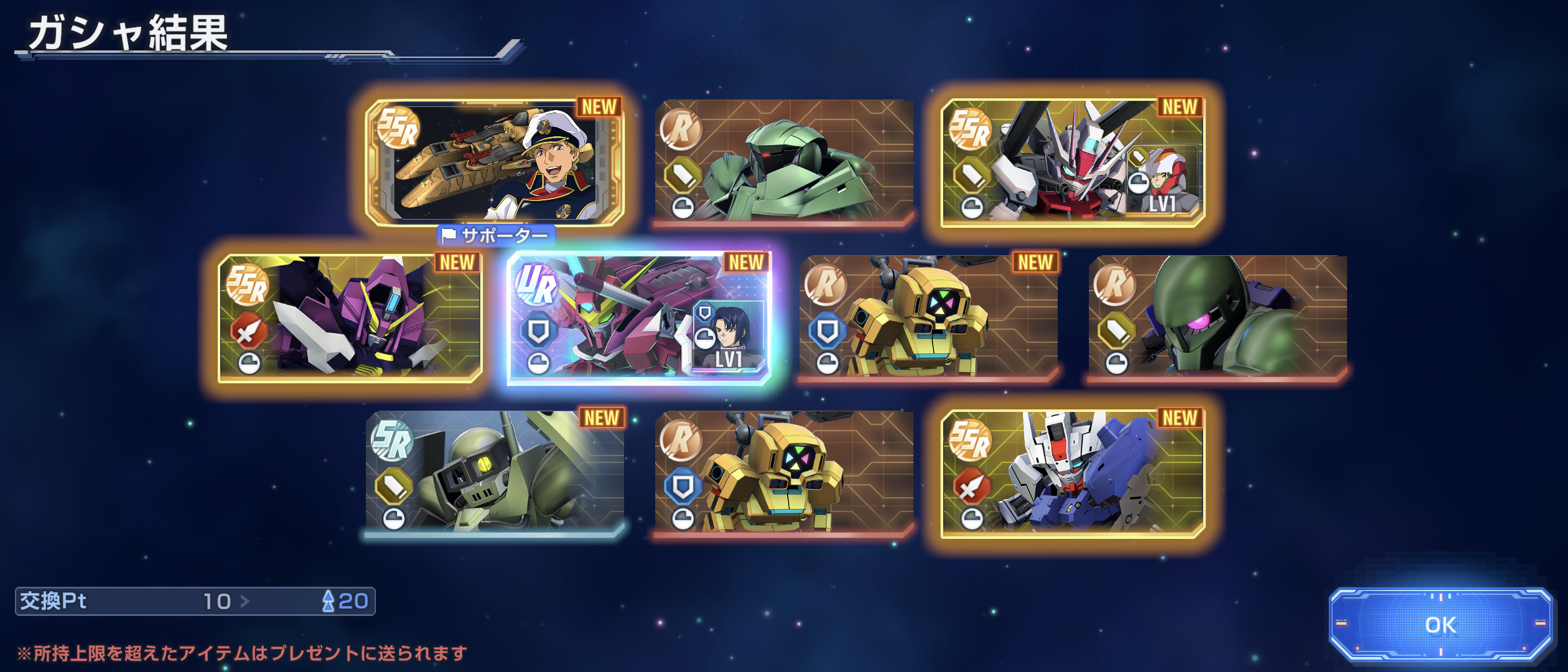The height and width of the screenshot is (672, 1568).
Task: View the SSR blue and white Gundam card
Action: 1073,473
